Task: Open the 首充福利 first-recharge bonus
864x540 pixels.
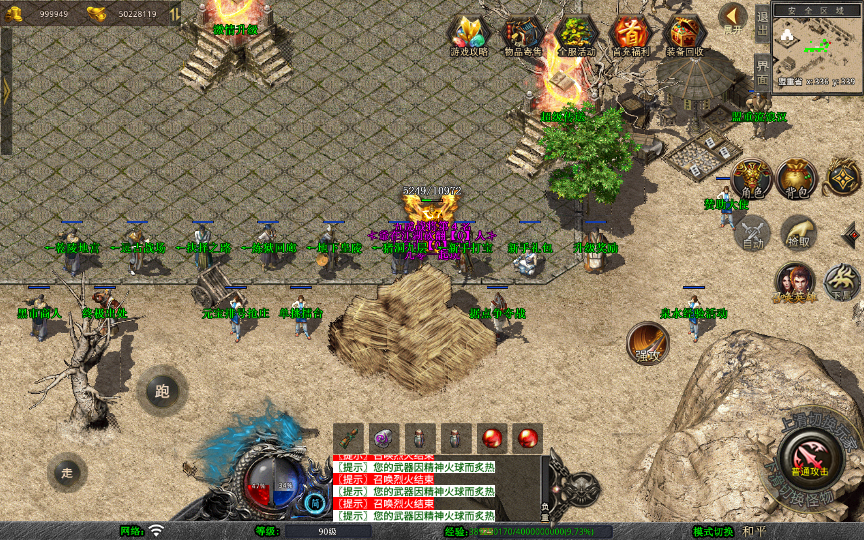Action: point(630,34)
